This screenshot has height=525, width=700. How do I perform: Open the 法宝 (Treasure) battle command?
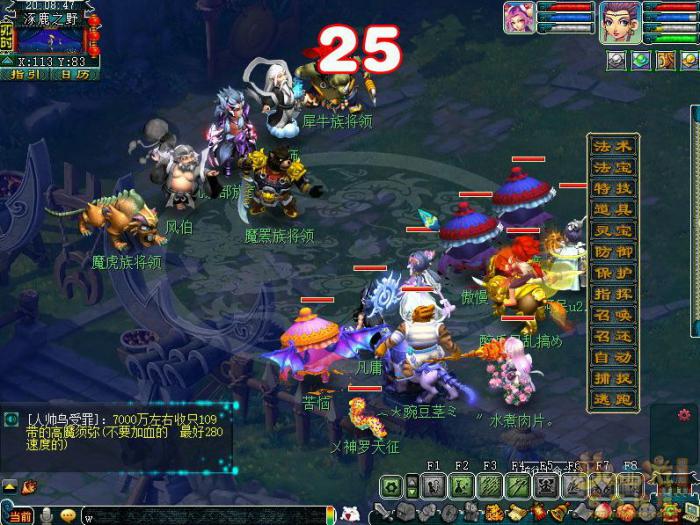[x=613, y=167]
